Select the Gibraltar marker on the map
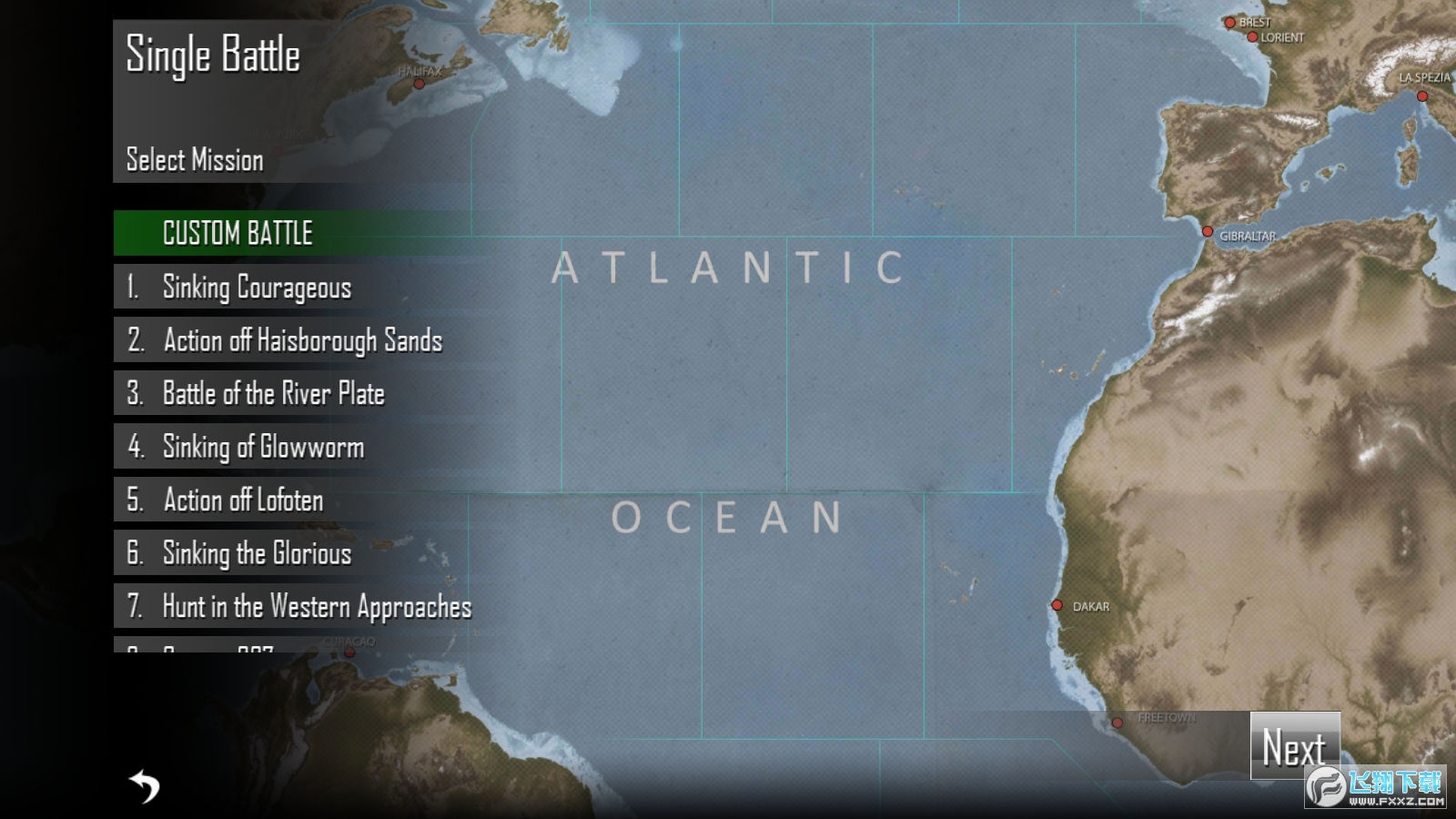The image size is (1456, 819). [x=1208, y=230]
